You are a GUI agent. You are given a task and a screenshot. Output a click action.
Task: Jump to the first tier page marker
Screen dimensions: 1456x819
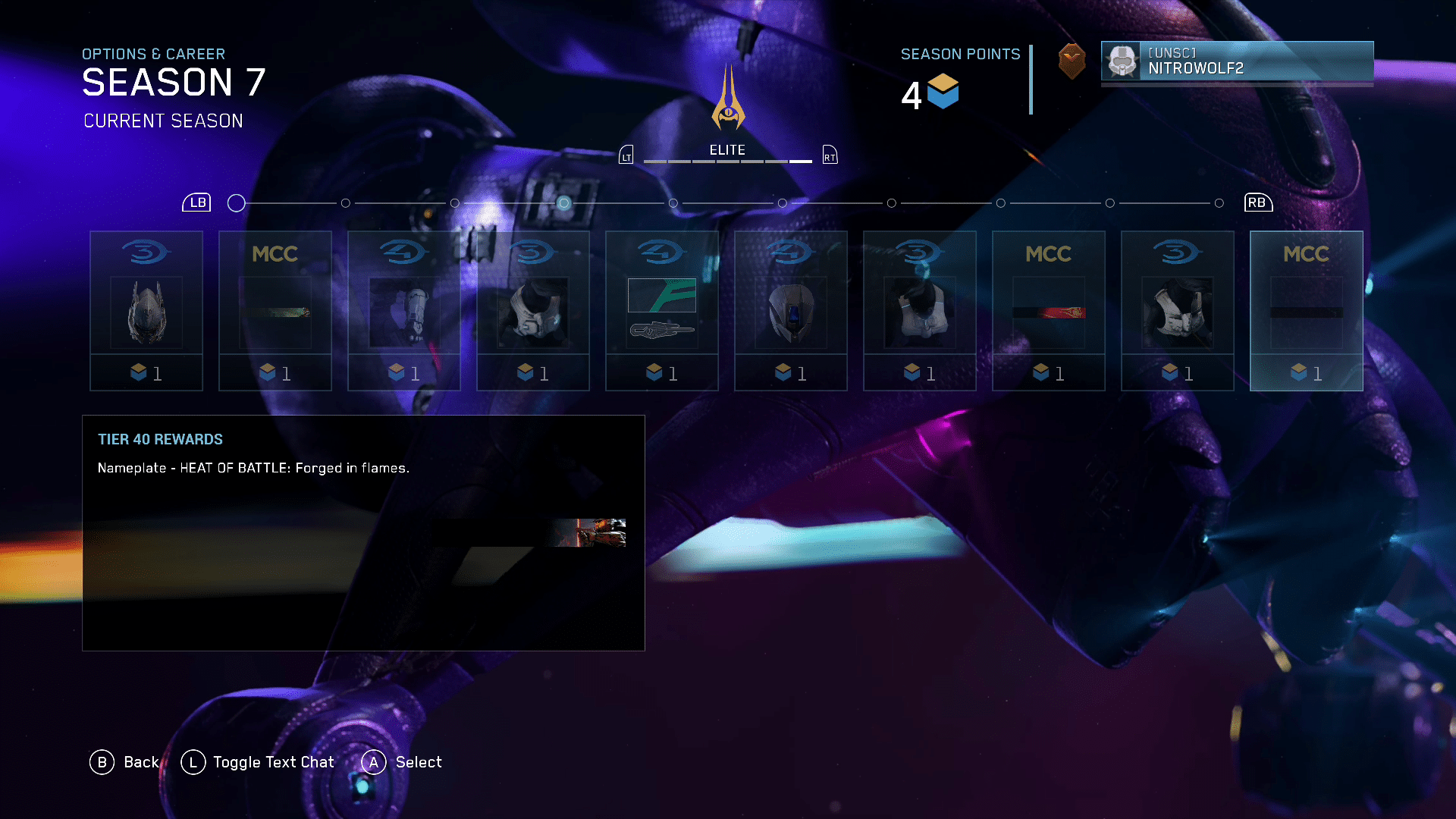237,203
